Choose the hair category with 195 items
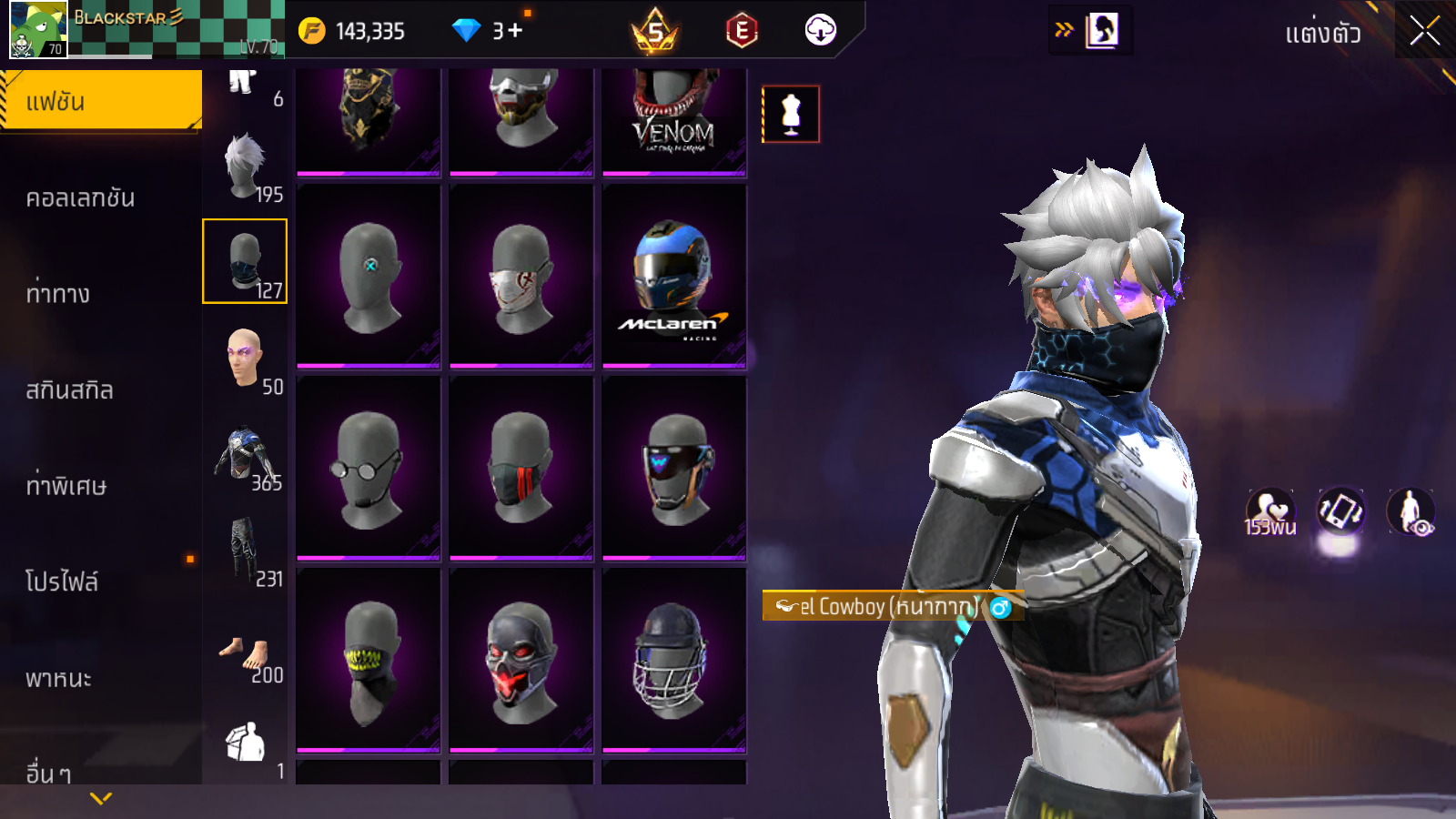The height and width of the screenshot is (819, 1456). click(x=246, y=168)
